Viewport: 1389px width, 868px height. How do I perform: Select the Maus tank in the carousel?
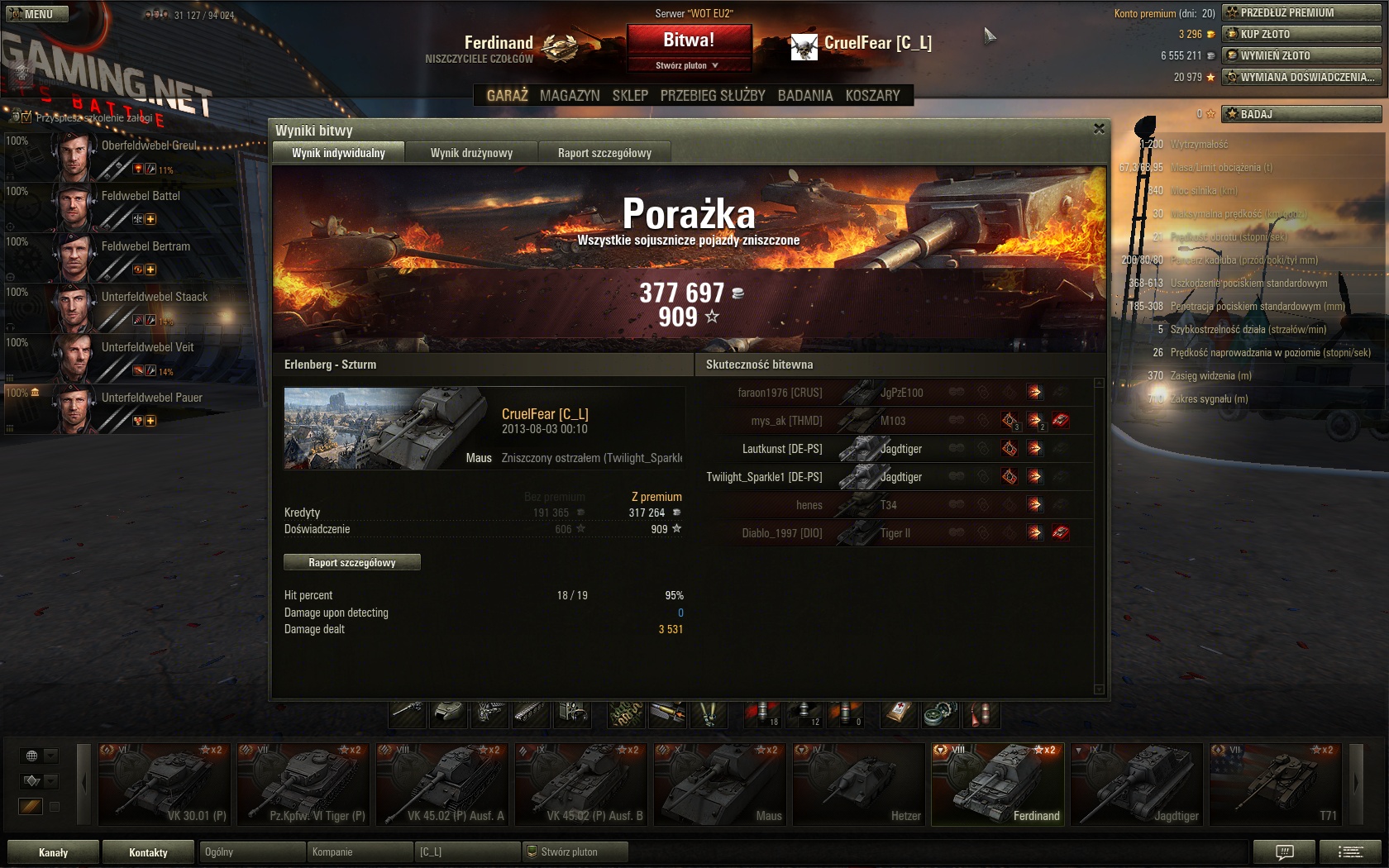(719, 785)
